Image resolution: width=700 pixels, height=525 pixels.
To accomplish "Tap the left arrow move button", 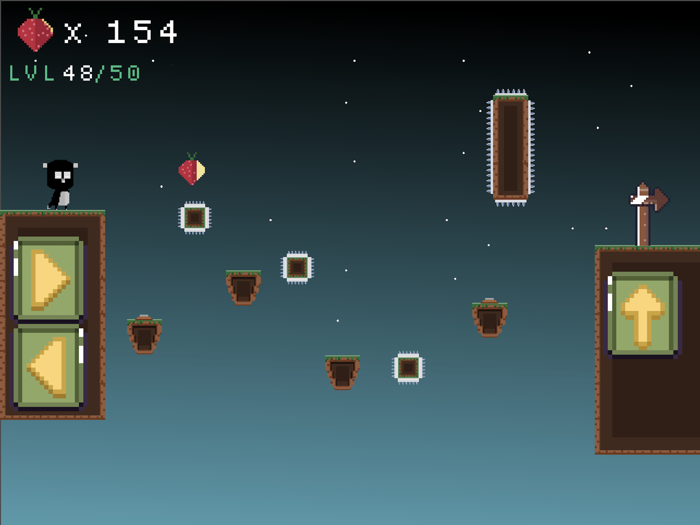I will coord(48,366).
